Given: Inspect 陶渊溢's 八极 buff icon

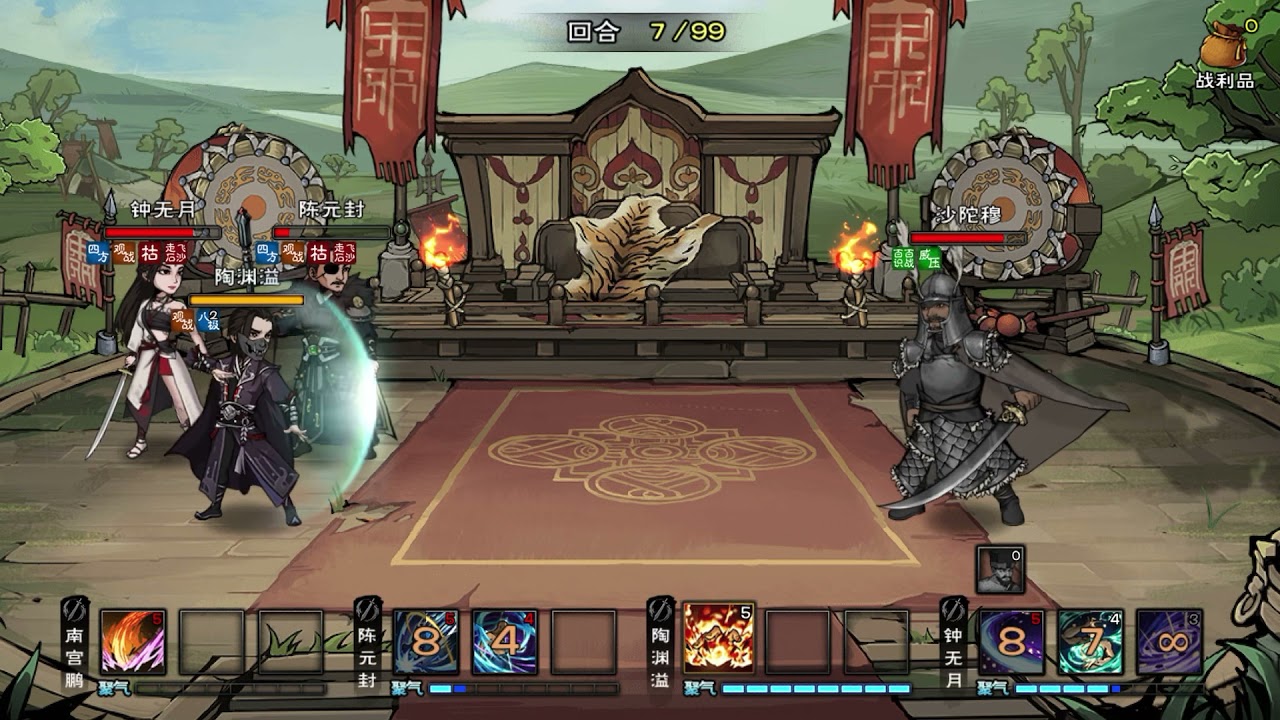Looking at the screenshot, I should click(x=208, y=320).
